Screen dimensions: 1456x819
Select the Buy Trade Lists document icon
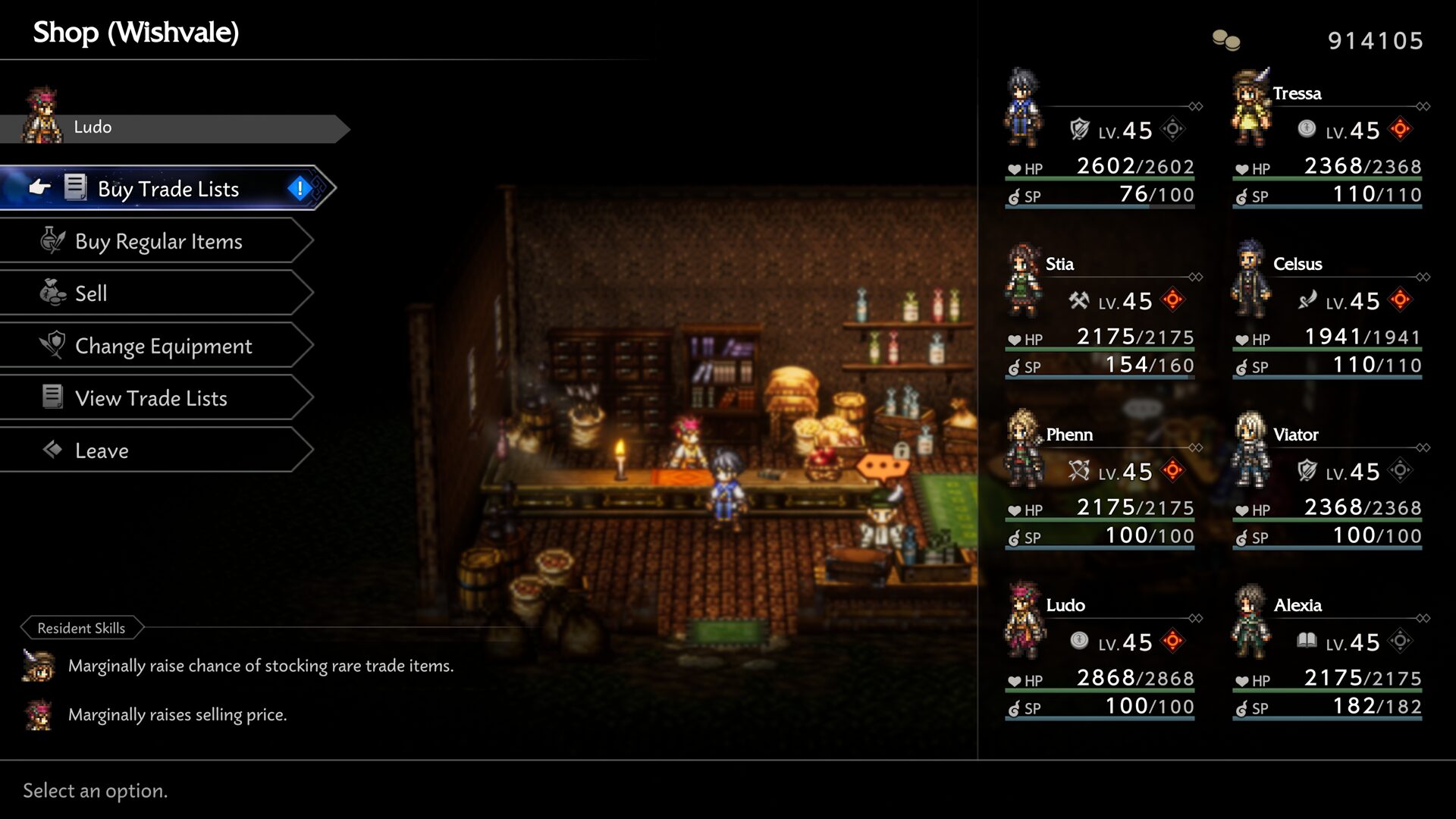coord(74,187)
